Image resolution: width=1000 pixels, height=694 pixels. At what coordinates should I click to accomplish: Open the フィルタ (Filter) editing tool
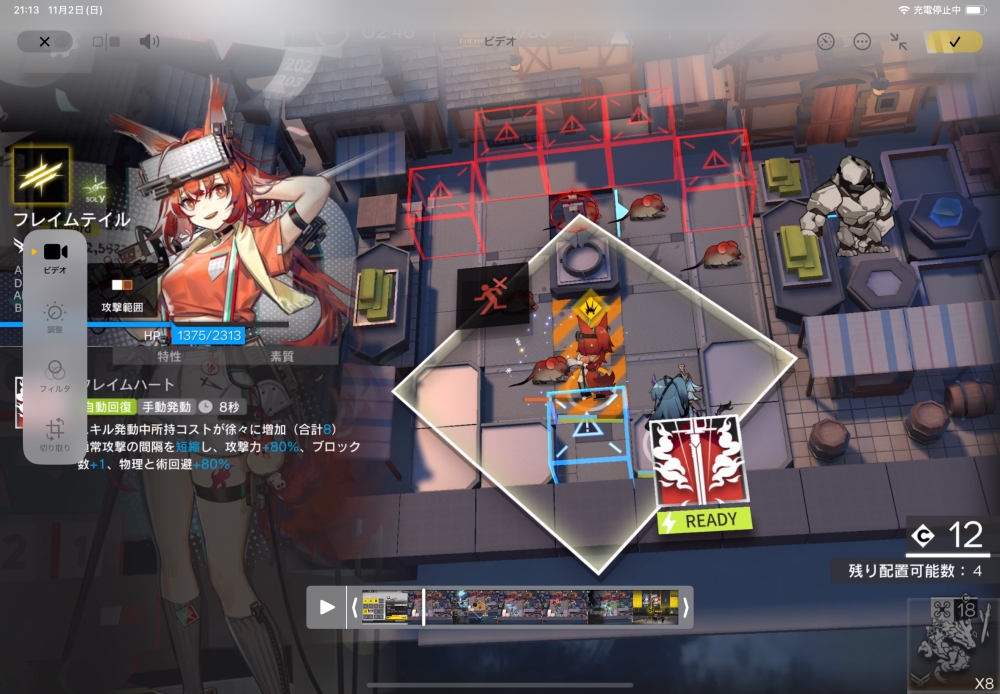(55, 375)
